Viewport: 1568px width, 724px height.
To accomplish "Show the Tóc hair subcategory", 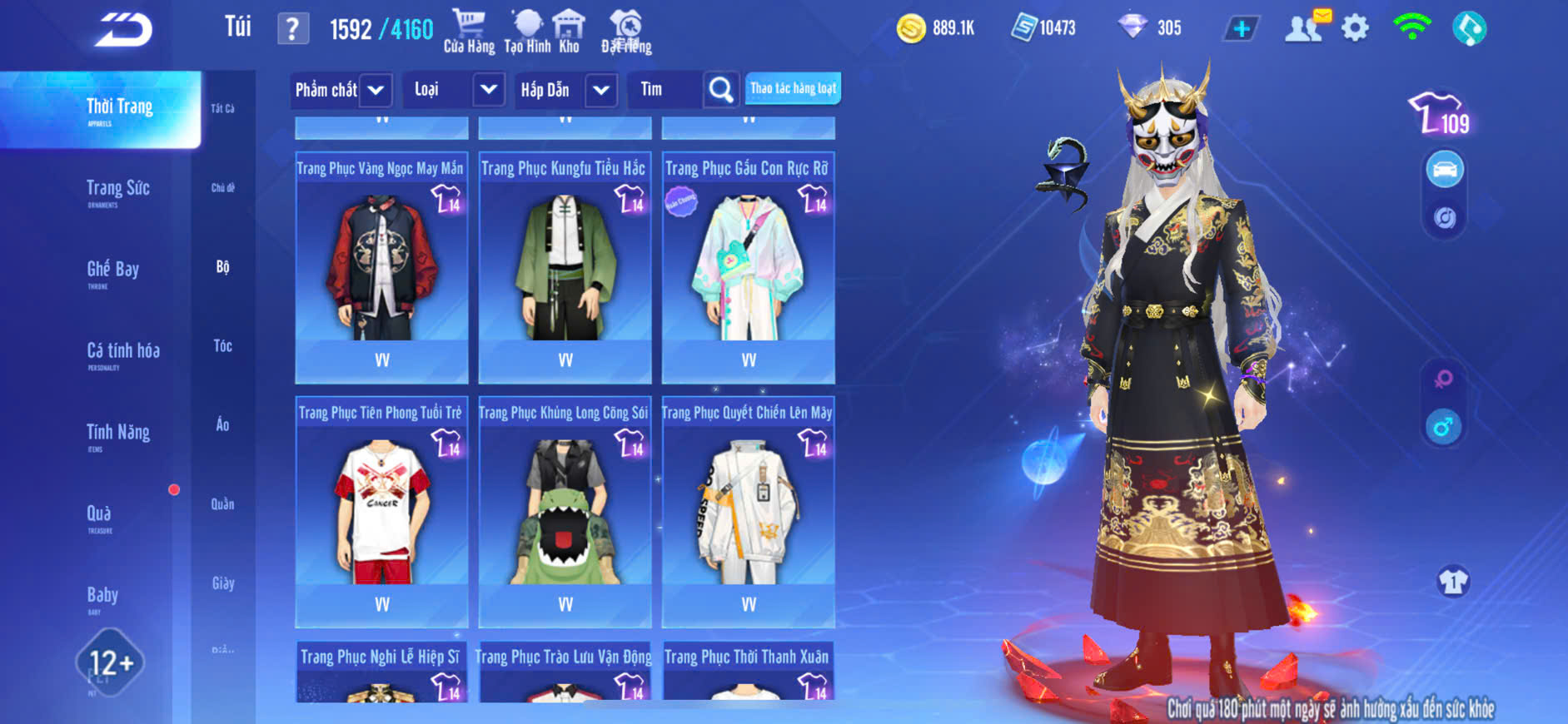I will [222, 346].
